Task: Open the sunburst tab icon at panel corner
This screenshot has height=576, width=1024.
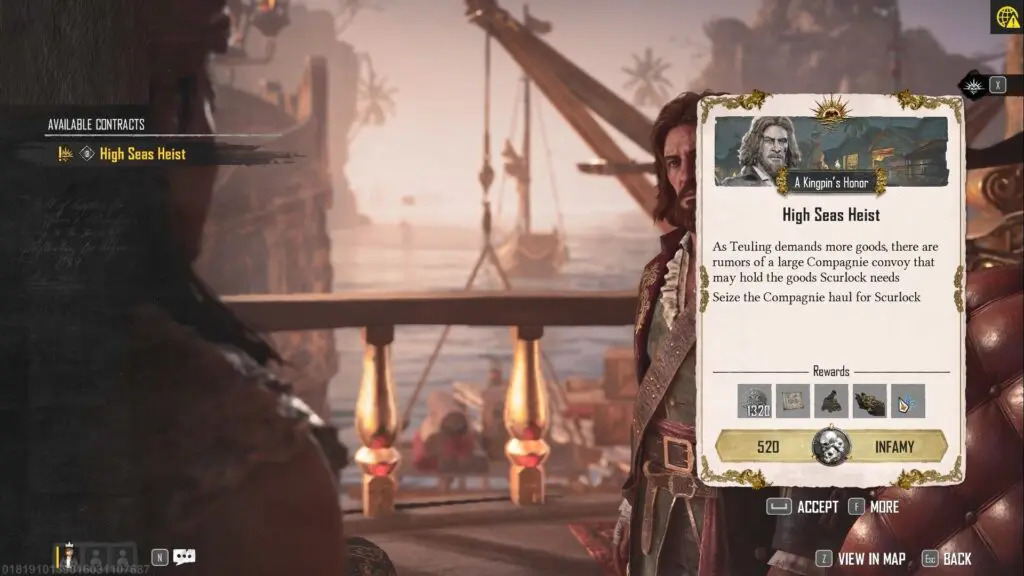Action: [974, 86]
